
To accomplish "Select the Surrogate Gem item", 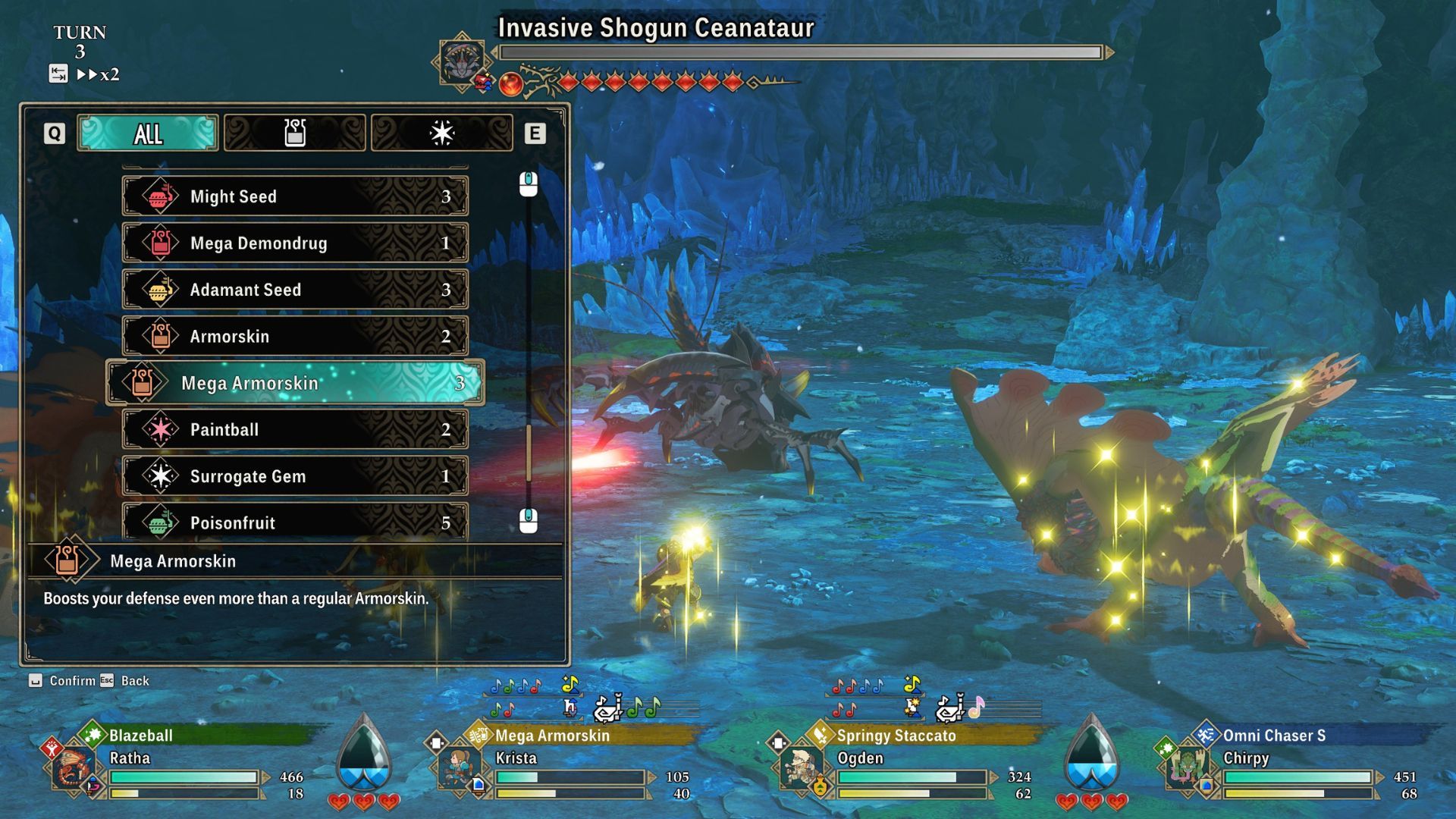I will (295, 476).
